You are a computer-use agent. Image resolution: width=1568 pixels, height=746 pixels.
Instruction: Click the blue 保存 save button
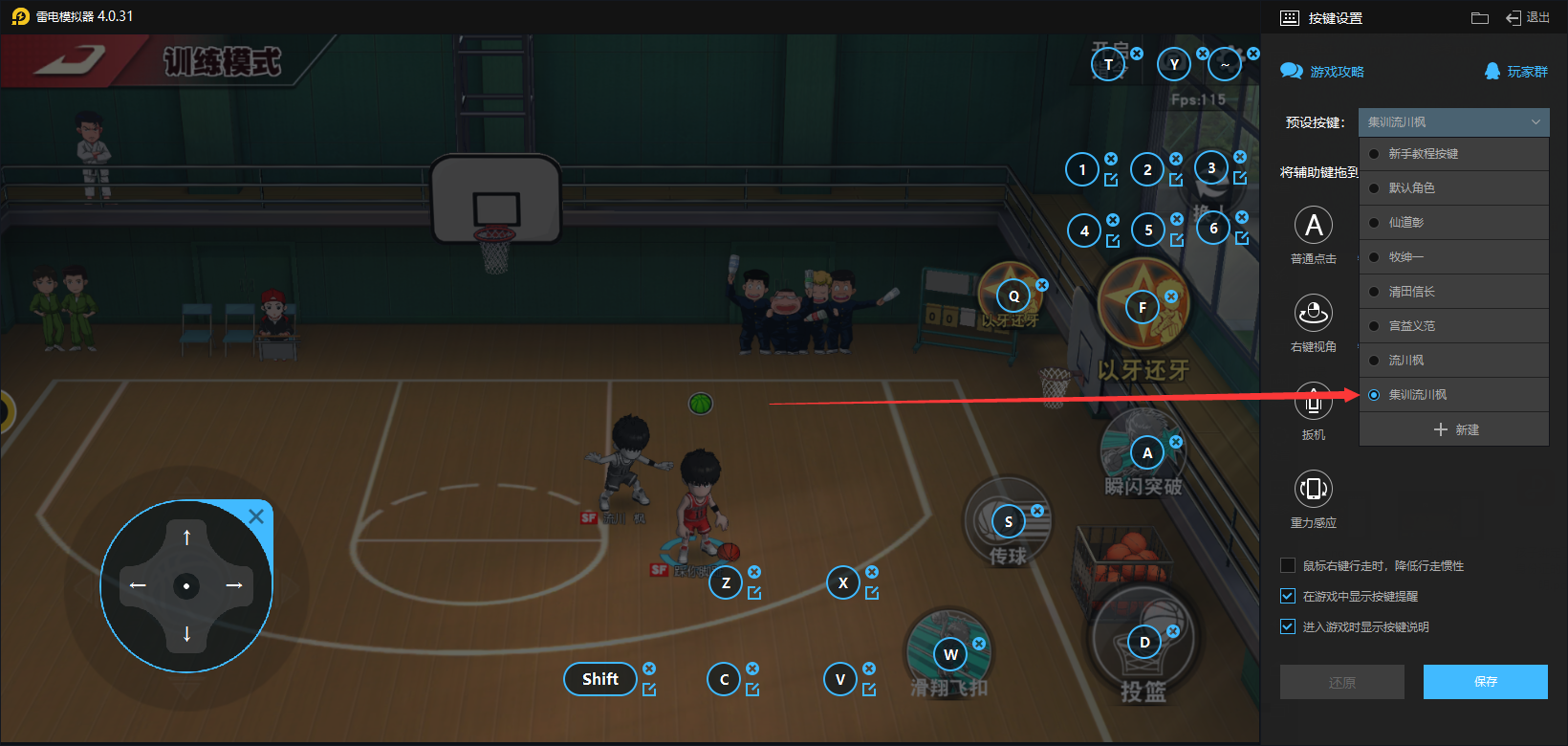[1485, 682]
